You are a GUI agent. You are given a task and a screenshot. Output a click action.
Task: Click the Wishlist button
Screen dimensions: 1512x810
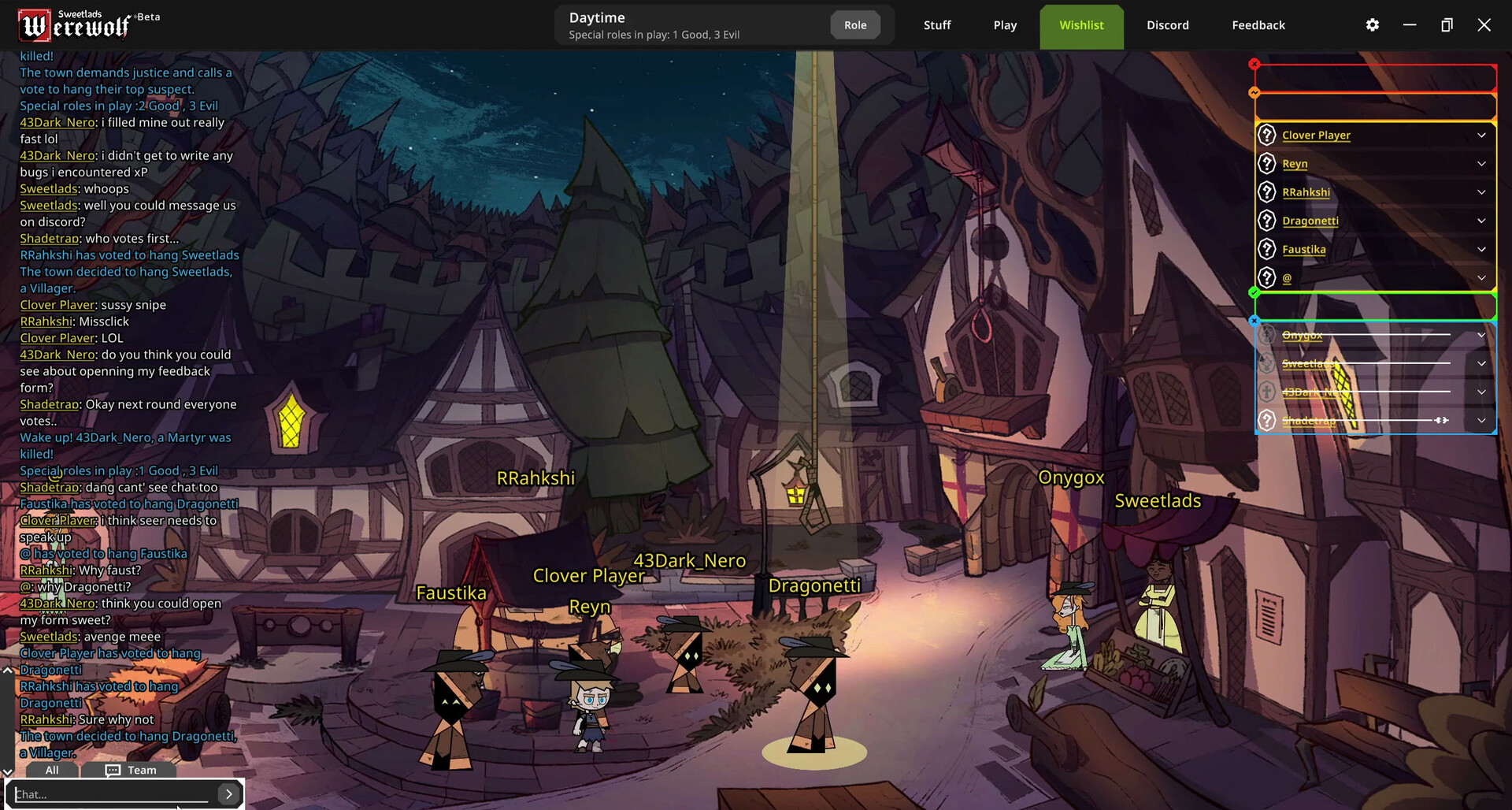click(1081, 24)
